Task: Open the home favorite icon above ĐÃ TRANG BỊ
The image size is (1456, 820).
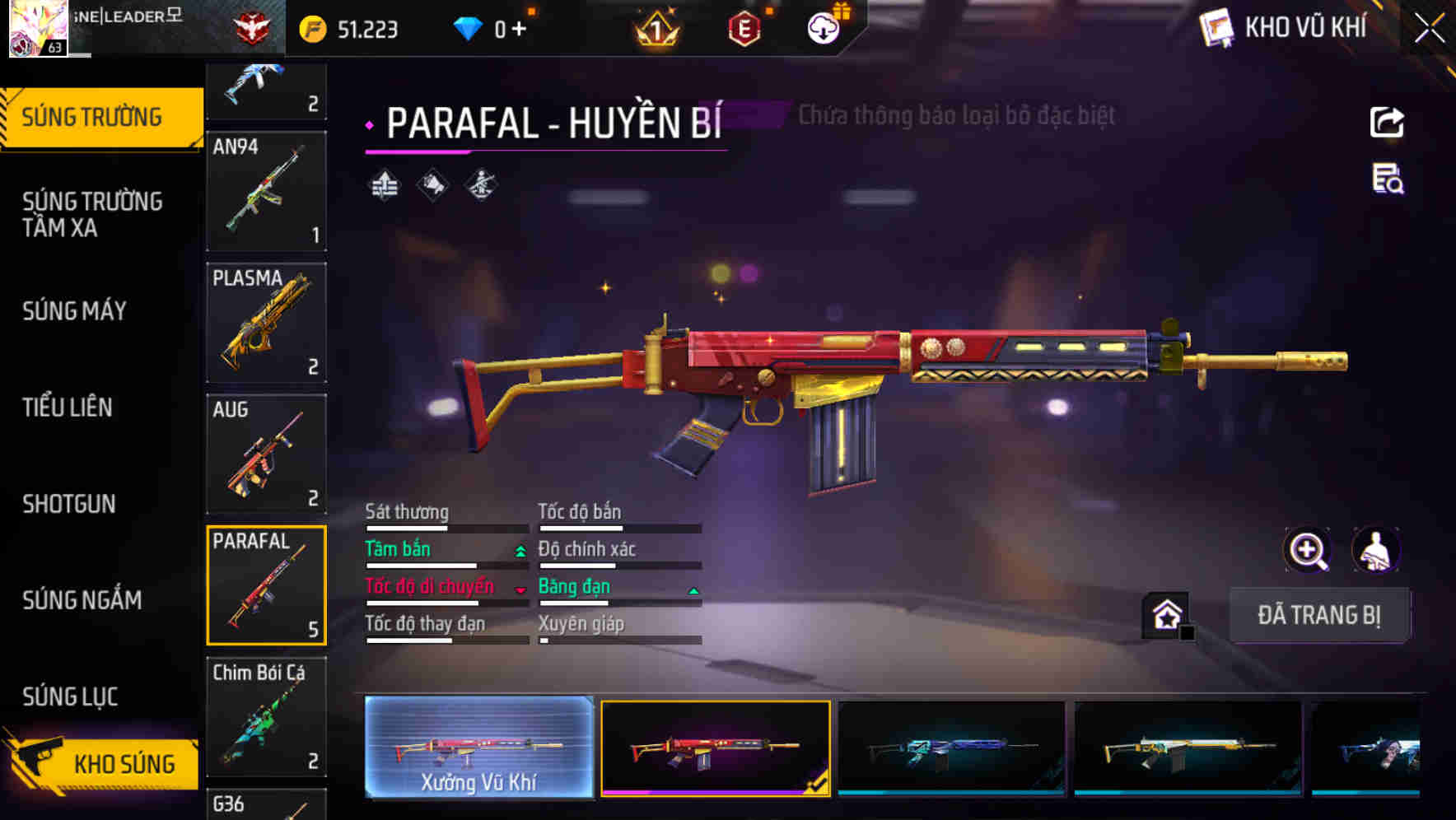Action: 1164,613
